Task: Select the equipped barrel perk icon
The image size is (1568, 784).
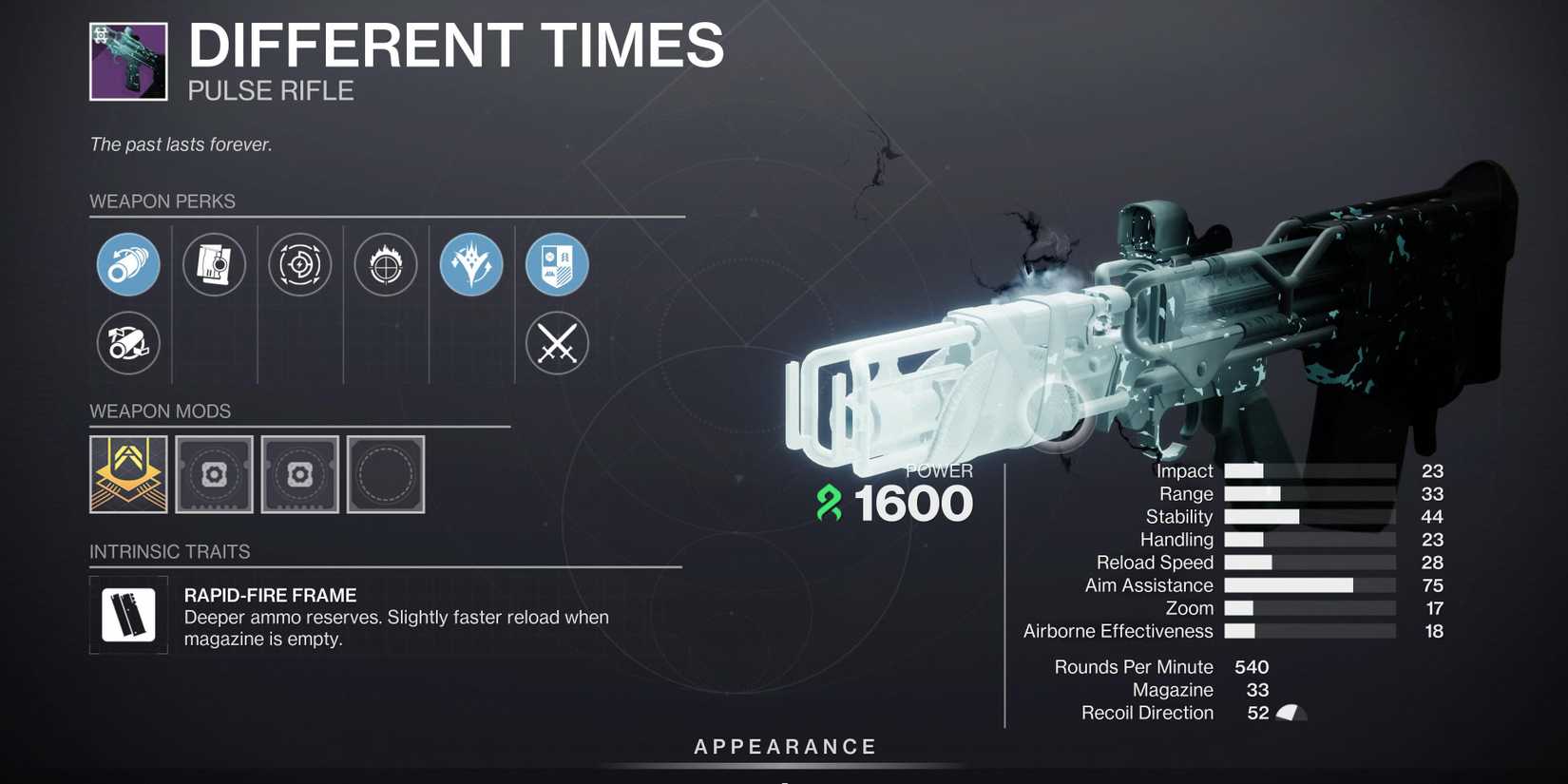Action: click(x=127, y=264)
